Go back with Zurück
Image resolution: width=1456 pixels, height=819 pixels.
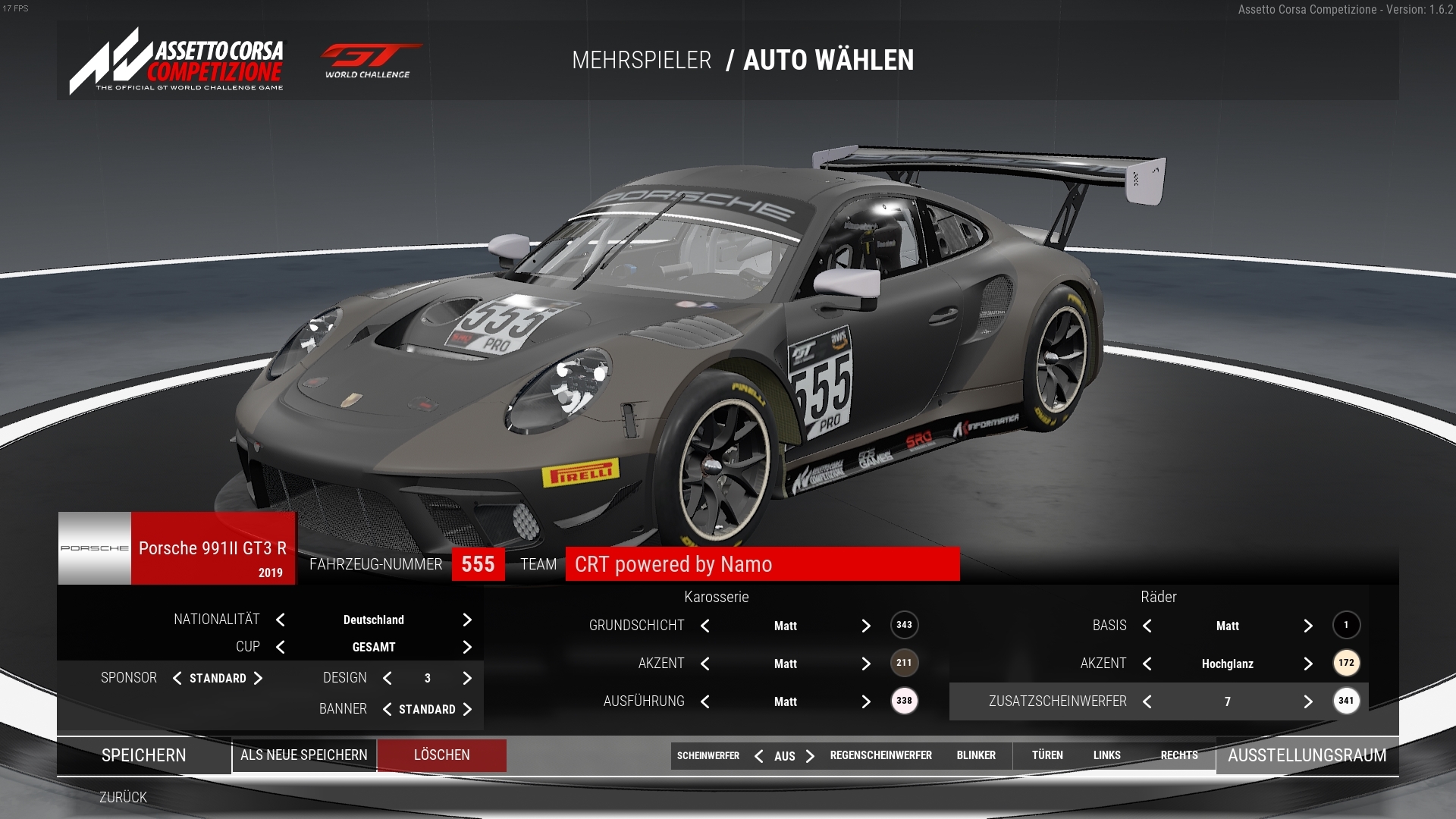click(123, 797)
